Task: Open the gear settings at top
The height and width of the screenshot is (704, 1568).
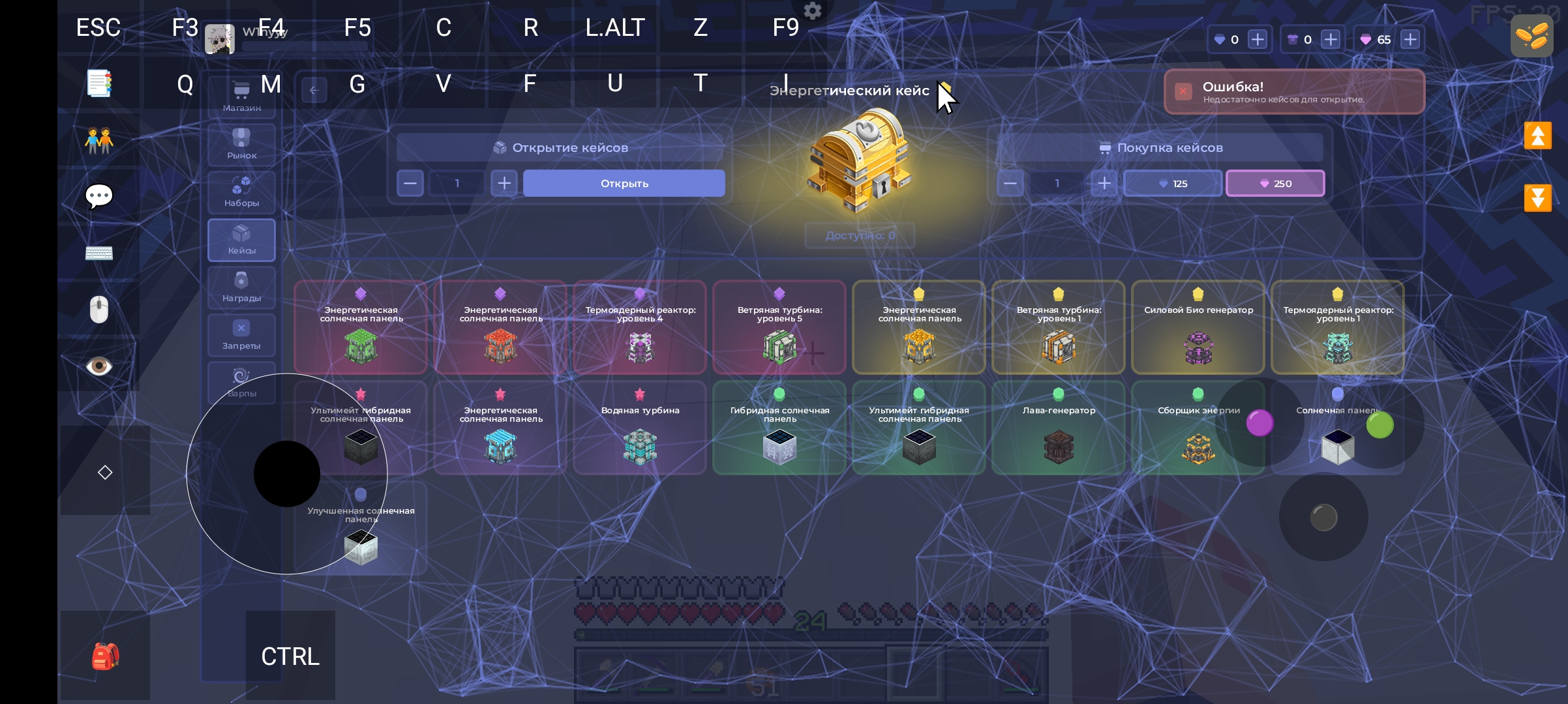Action: (x=813, y=10)
